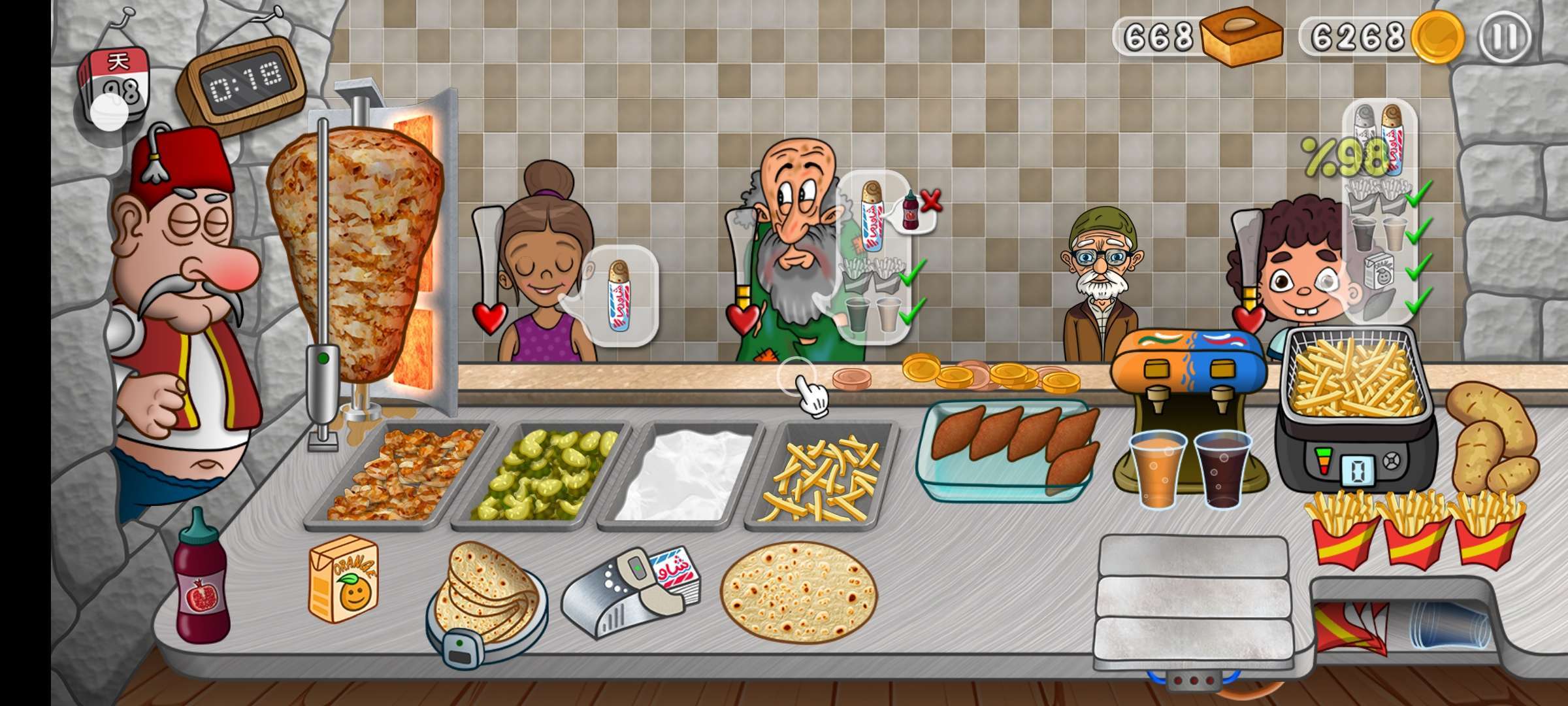Image resolution: width=1568 pixels, height=706 pixels.
Task: Pick up the pomegranate sauce bottle
Action: [201, 582]
